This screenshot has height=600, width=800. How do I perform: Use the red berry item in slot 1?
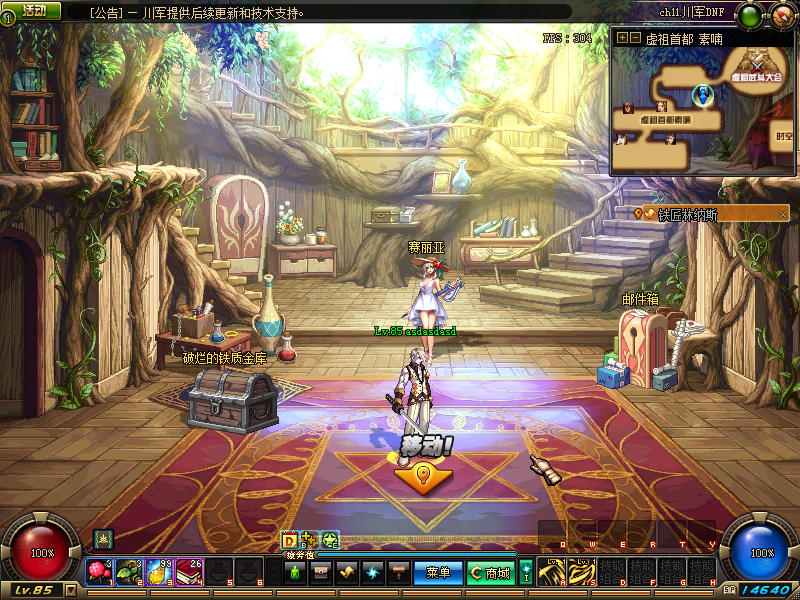coord(98,571)
